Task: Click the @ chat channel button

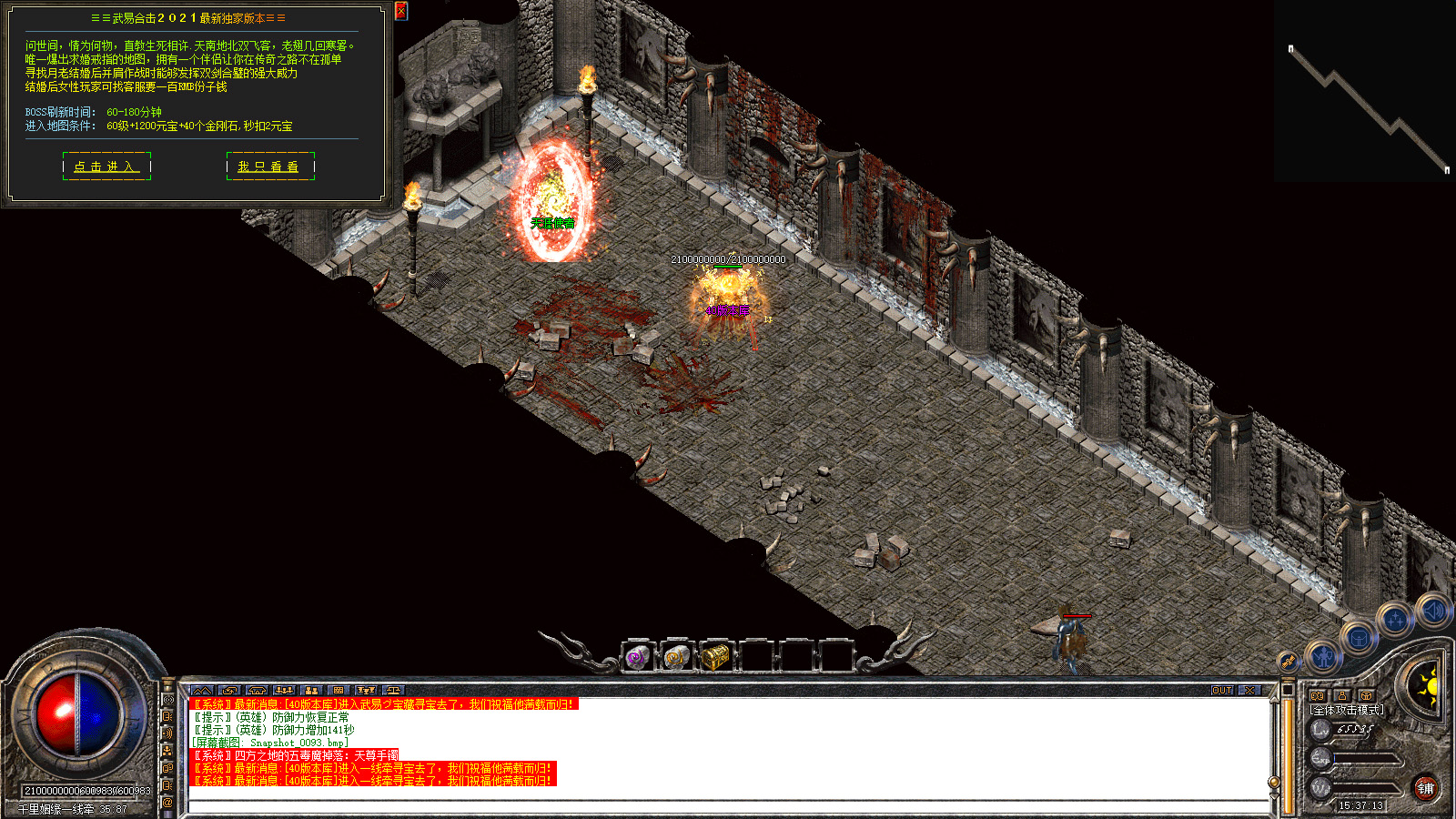Action: coord(167,803)
